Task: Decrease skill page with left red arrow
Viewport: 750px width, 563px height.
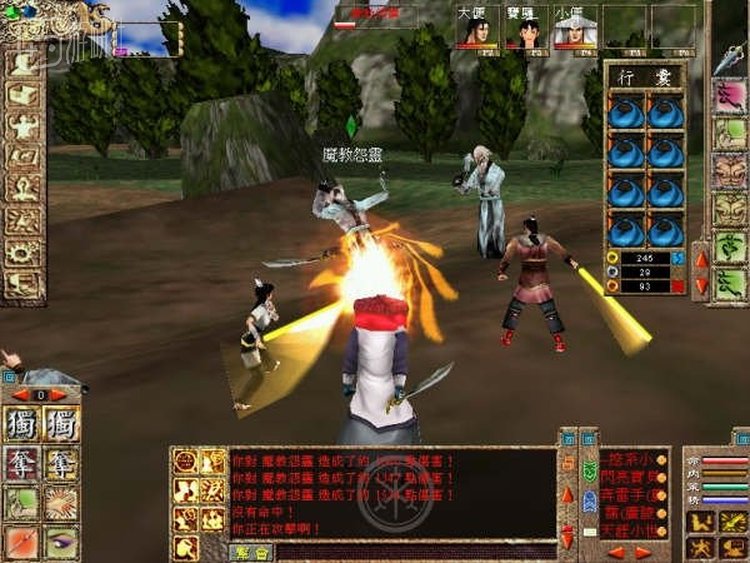Action: point(18,395)
